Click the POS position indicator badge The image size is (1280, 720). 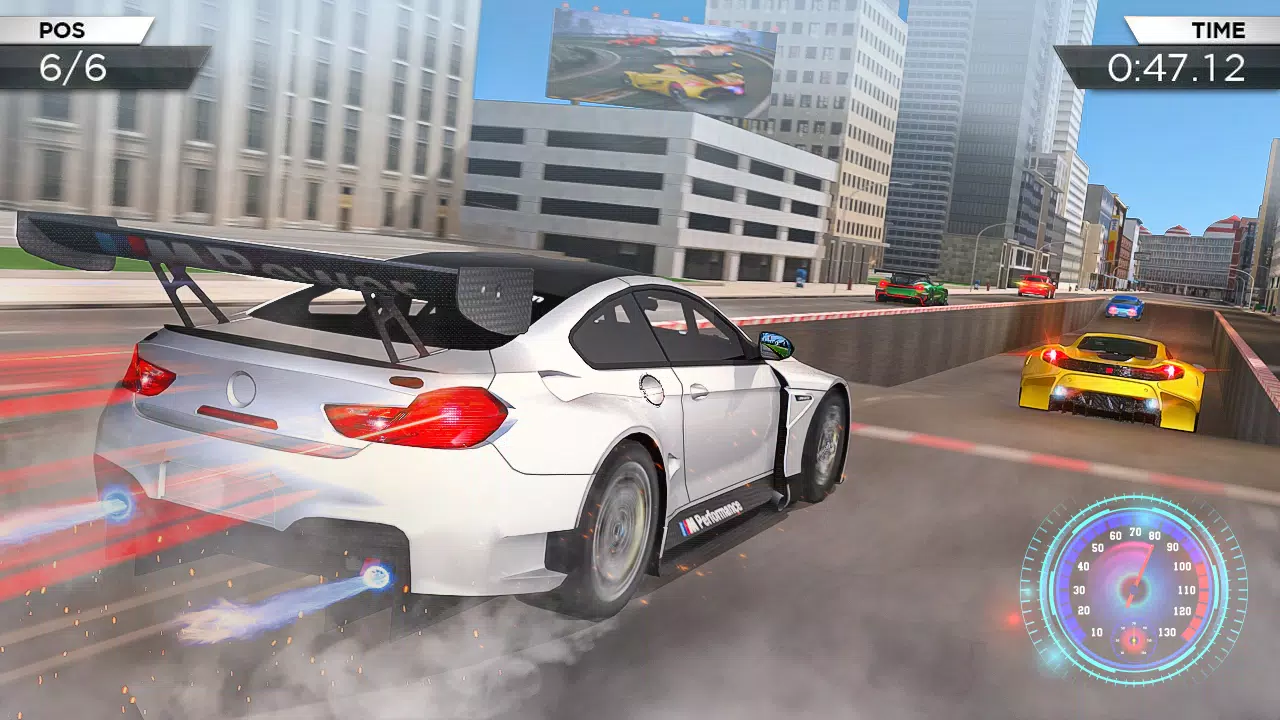click(x=60, y=30)
